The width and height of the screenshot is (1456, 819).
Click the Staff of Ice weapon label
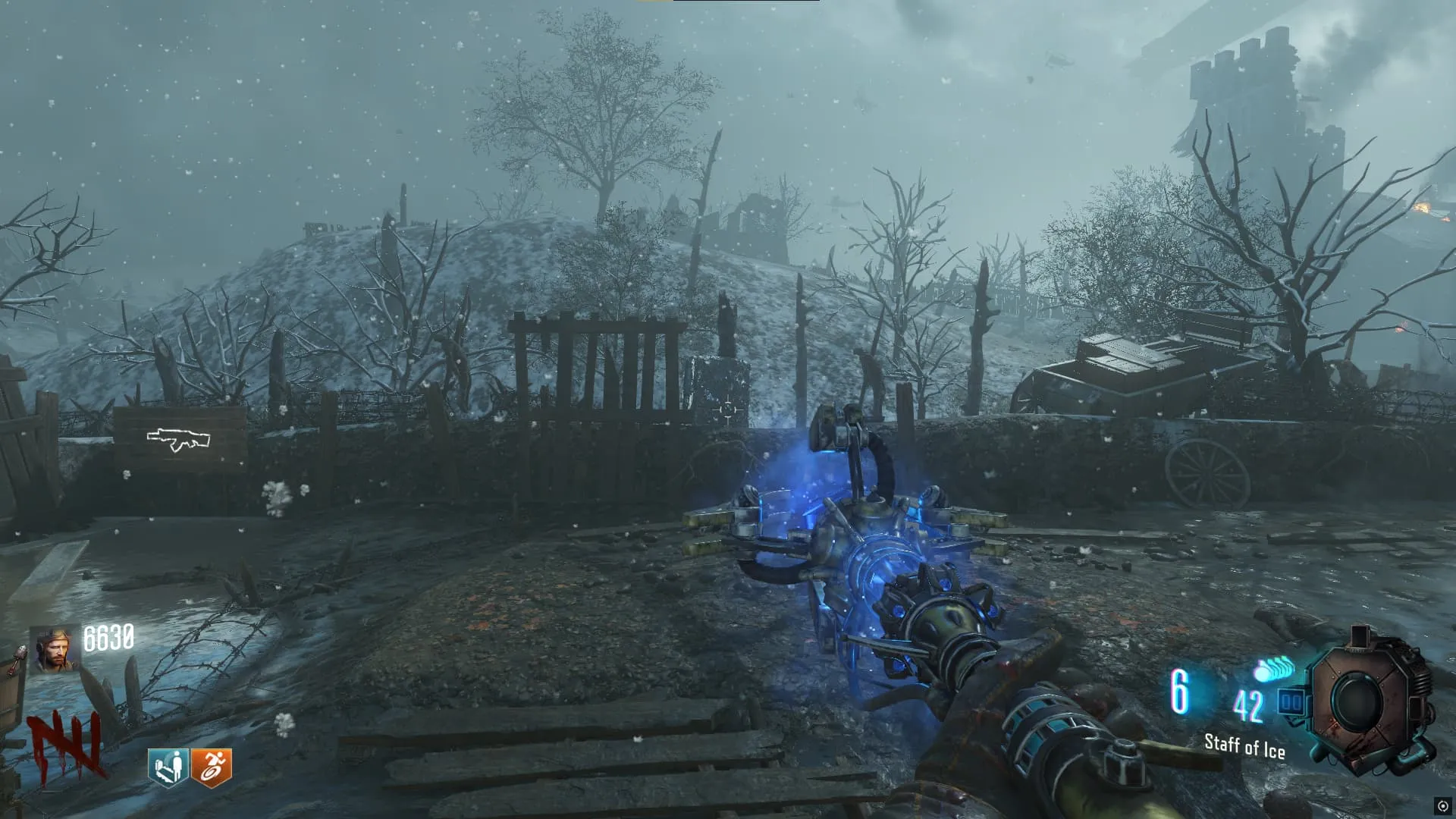[x=1244, y=746]
